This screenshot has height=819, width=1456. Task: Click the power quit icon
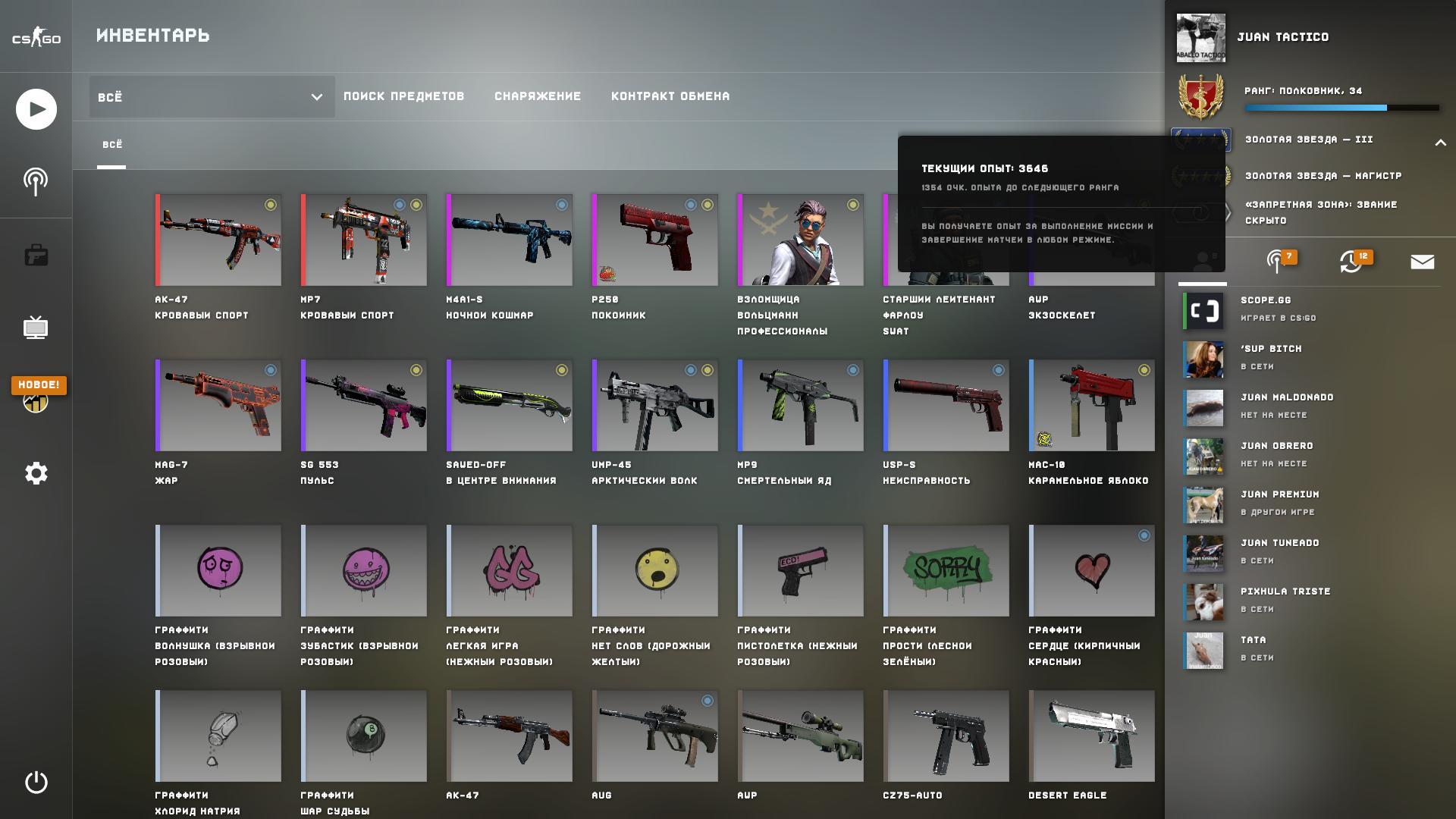[36, 782]
